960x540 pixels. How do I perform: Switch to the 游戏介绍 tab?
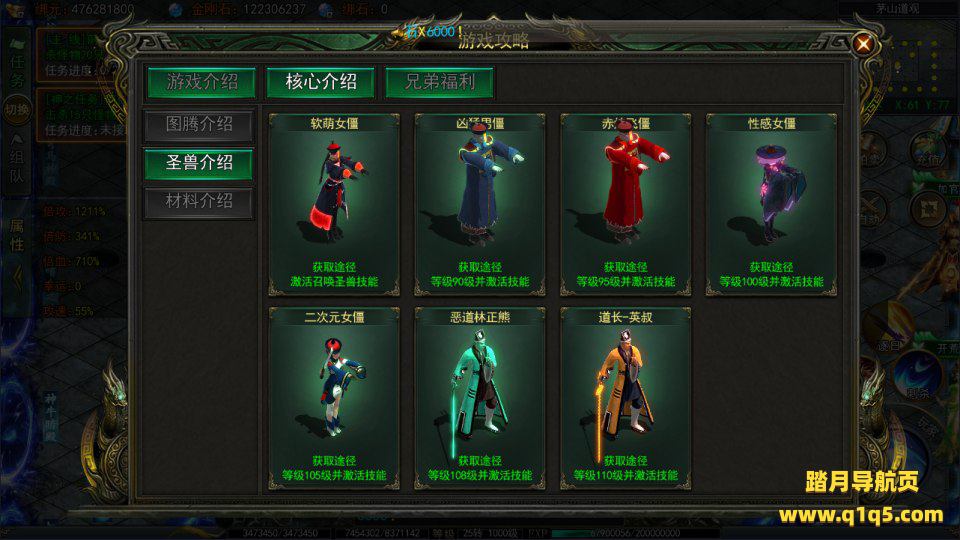tap(202, 82)
